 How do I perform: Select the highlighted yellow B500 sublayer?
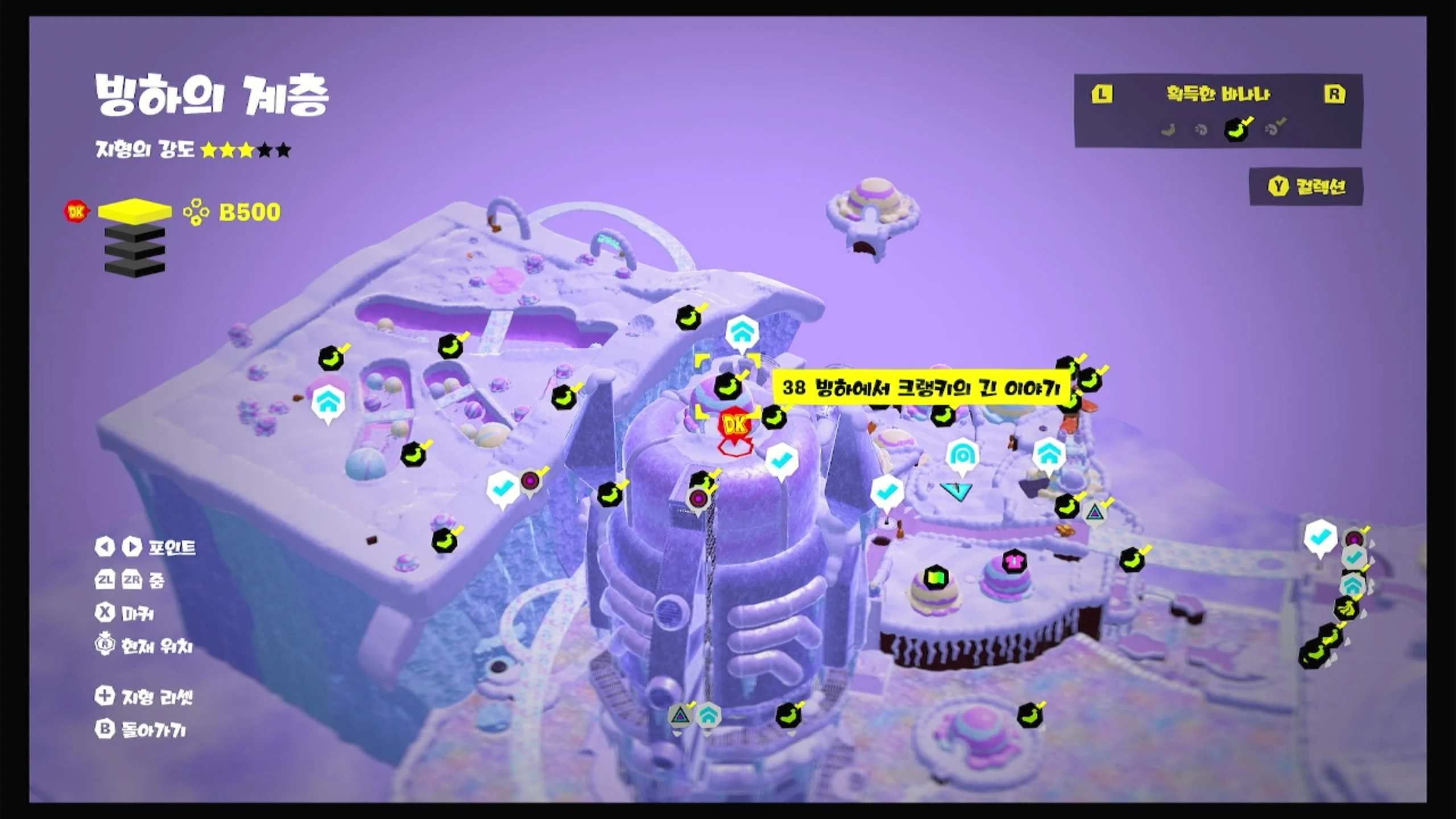135,211
